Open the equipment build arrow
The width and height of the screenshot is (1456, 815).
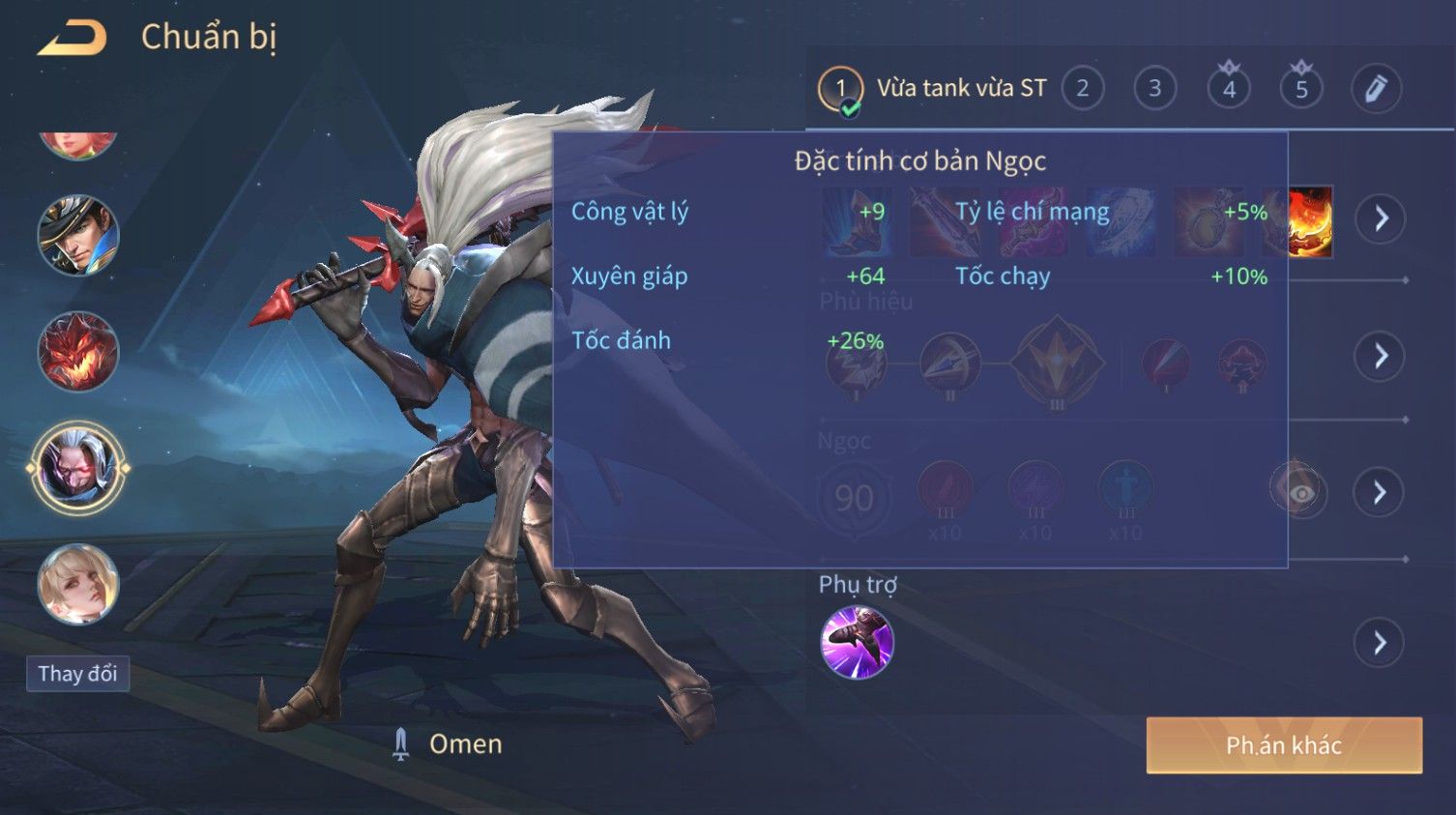pos(1380,218)
